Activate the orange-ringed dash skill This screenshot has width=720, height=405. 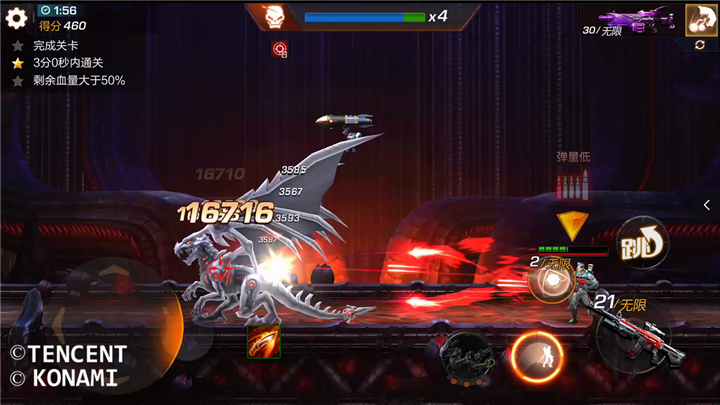(536, 357)
